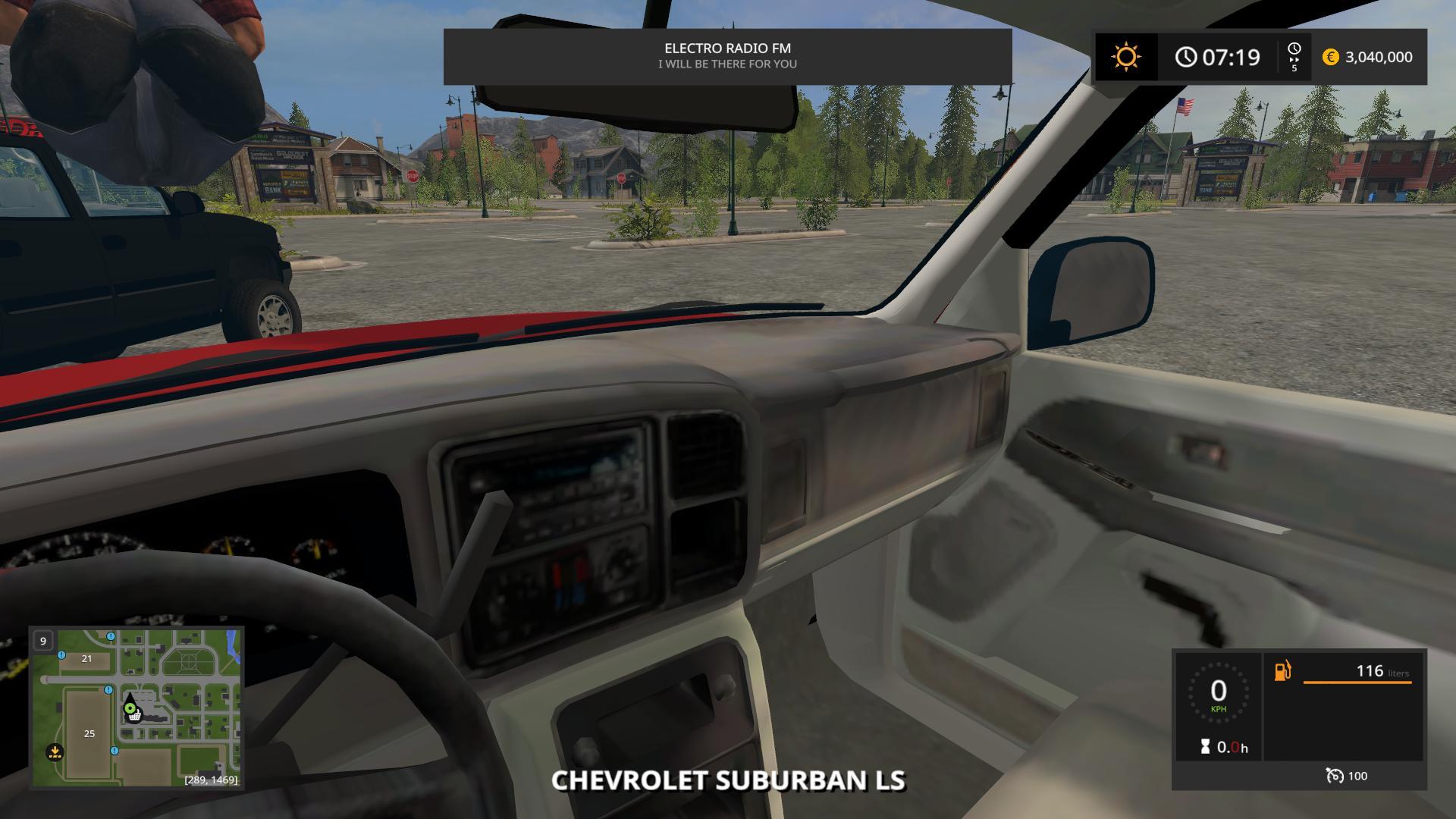This screenshot has height=819, width=1456.
Task: Click the gold coin money icon
Action: coord(1330,57)
